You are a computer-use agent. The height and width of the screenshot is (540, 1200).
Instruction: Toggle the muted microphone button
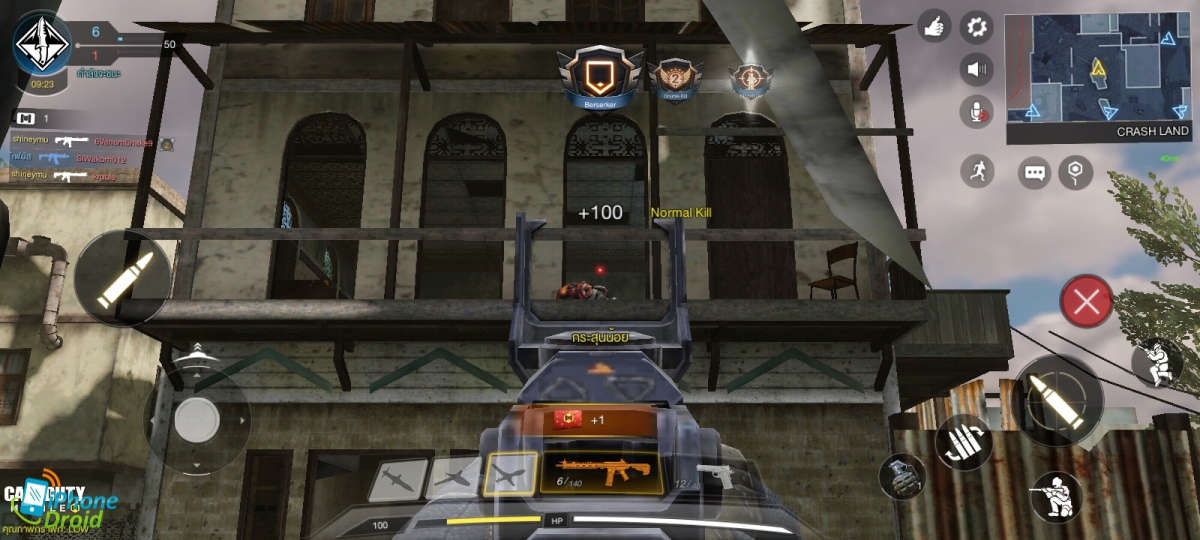(x=976, y=112)
